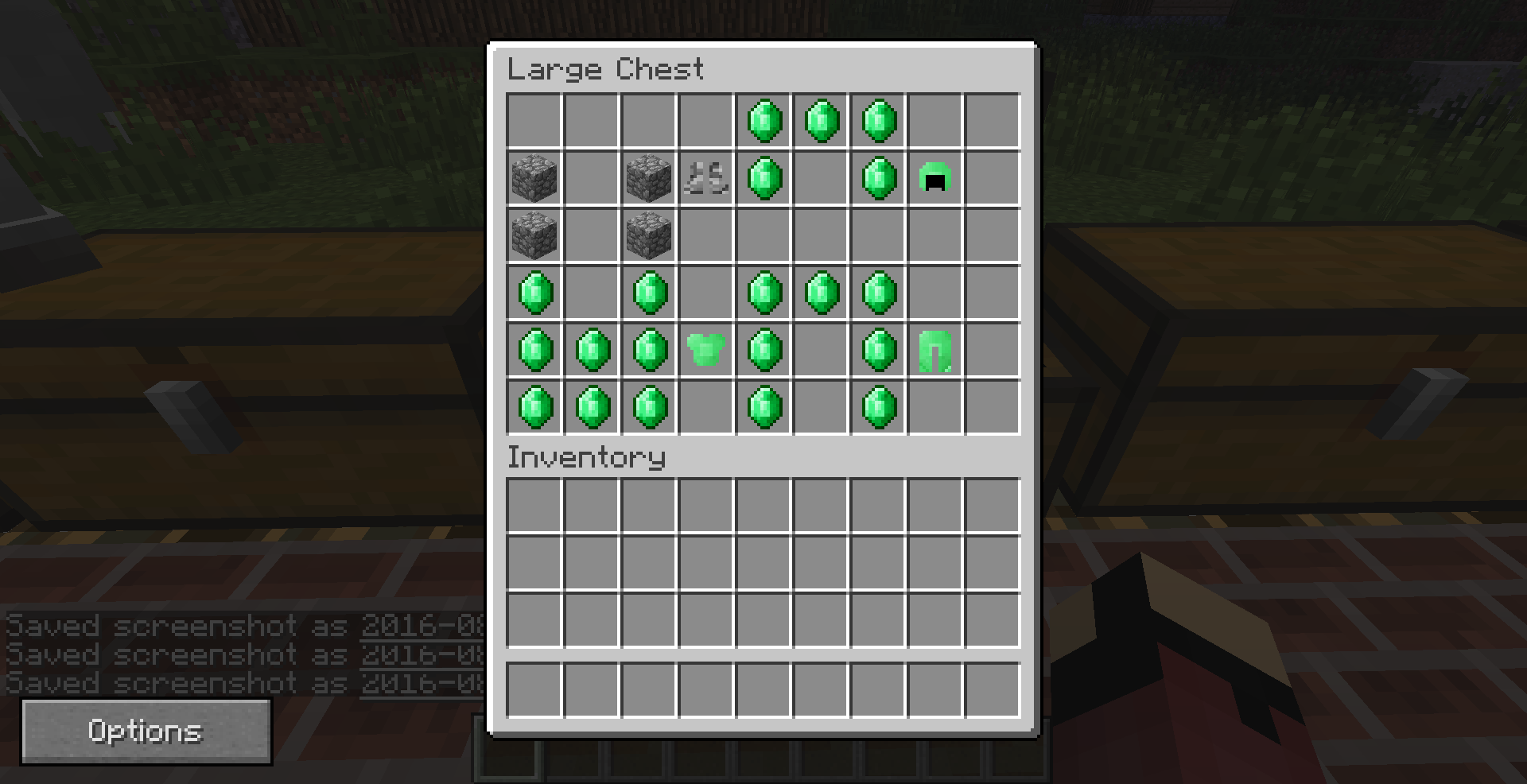Click the rightmost emerald in the top row
Screen dimensions: 1527x784
878,119
